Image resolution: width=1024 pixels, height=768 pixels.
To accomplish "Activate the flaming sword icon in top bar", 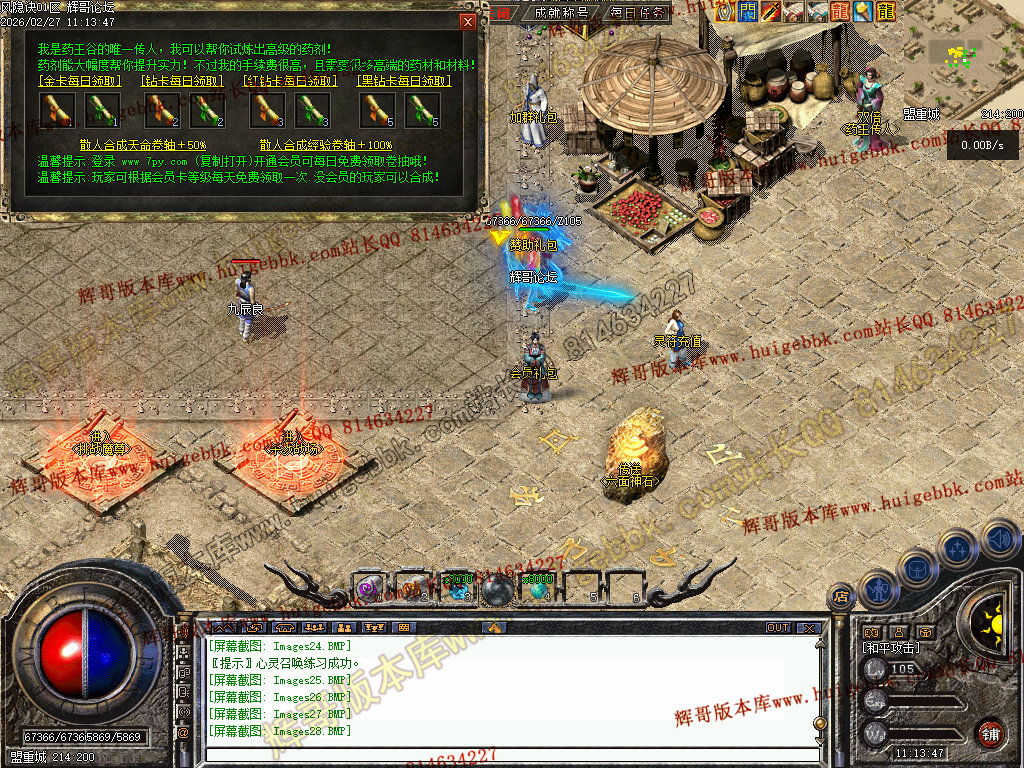I will coord(771,11).
